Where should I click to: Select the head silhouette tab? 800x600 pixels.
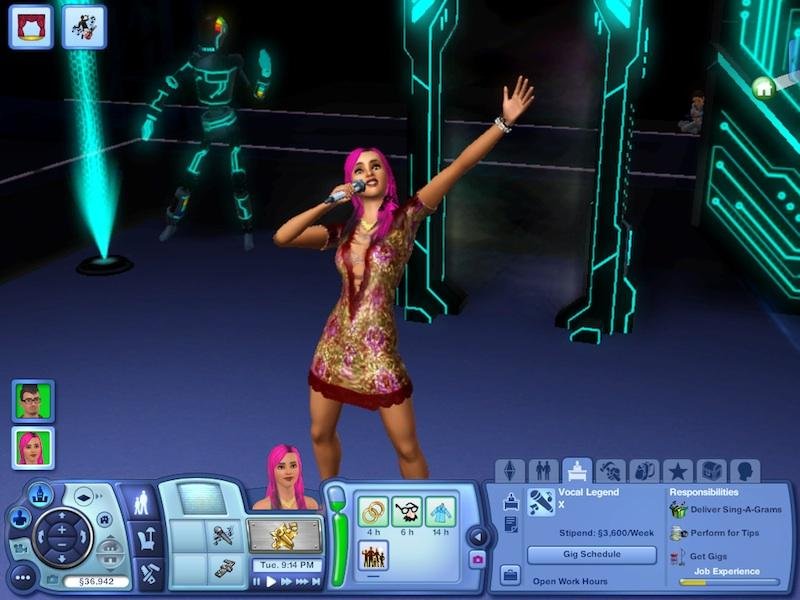[x=745, y=470]
